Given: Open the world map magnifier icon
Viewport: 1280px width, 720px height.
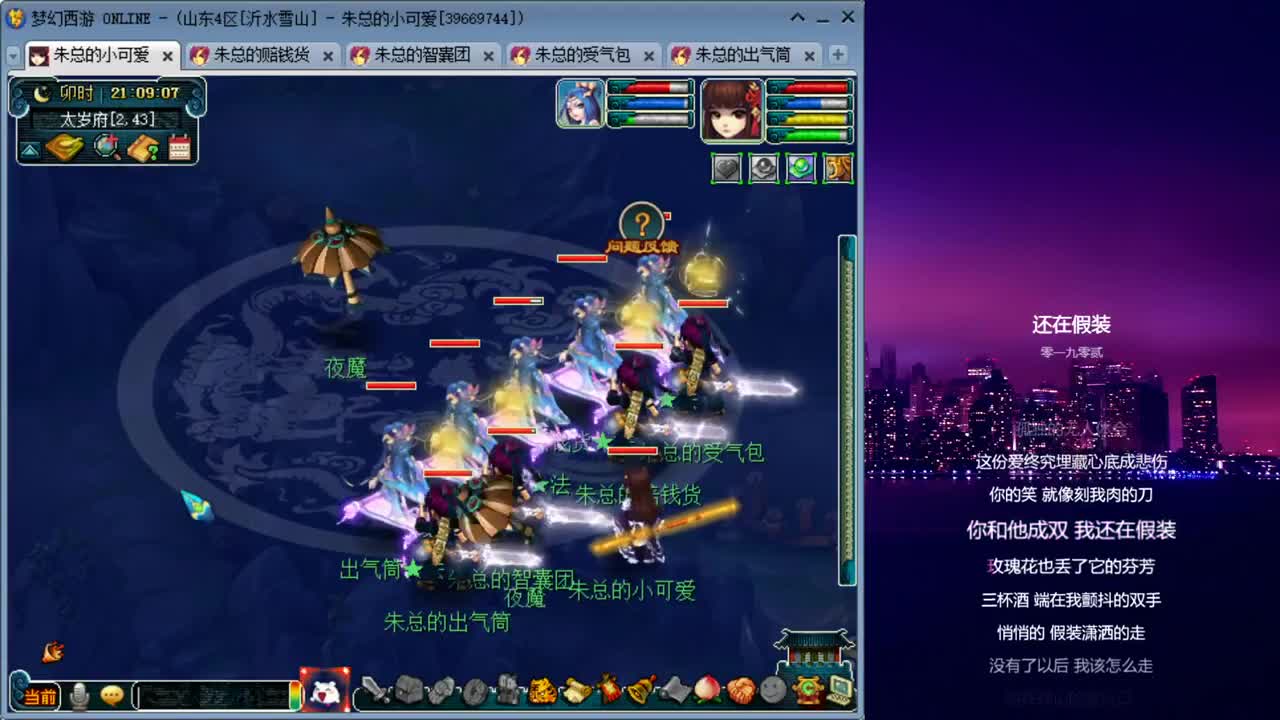Looking at the screenshot, I should tap(105, 146).
